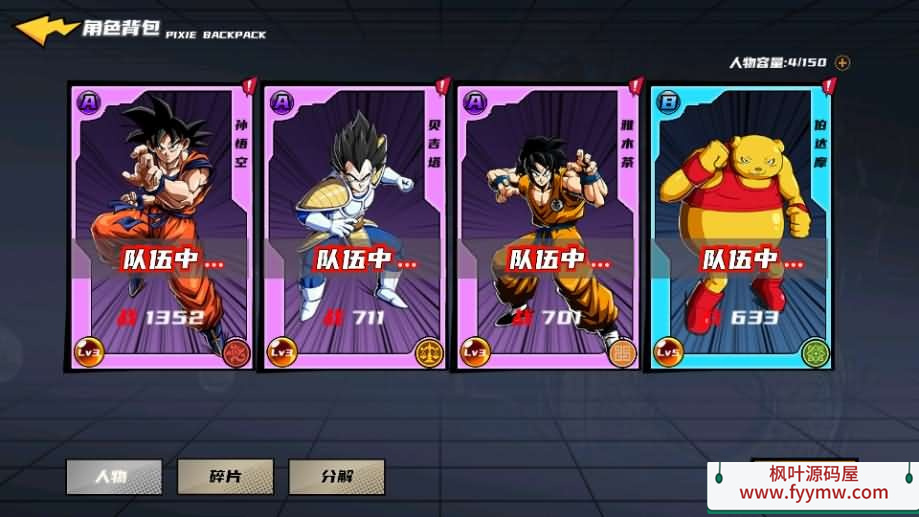Pick the yellow bear B-rank card
The height and width of the screenshot is (517, 919).
(x=741, y=226)
